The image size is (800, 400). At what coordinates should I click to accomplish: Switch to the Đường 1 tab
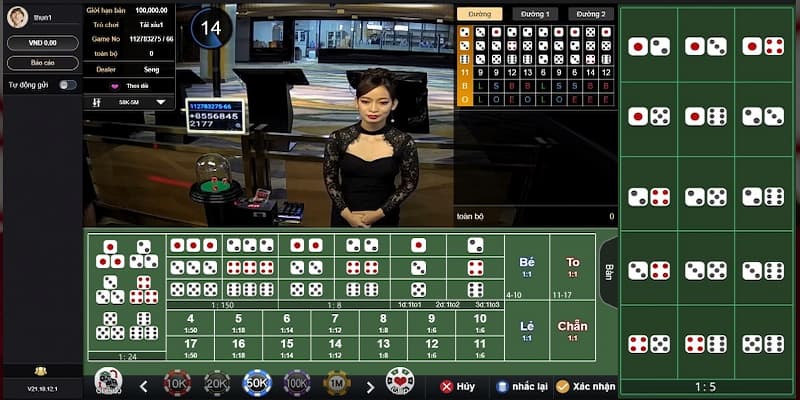tap(535, 14)
